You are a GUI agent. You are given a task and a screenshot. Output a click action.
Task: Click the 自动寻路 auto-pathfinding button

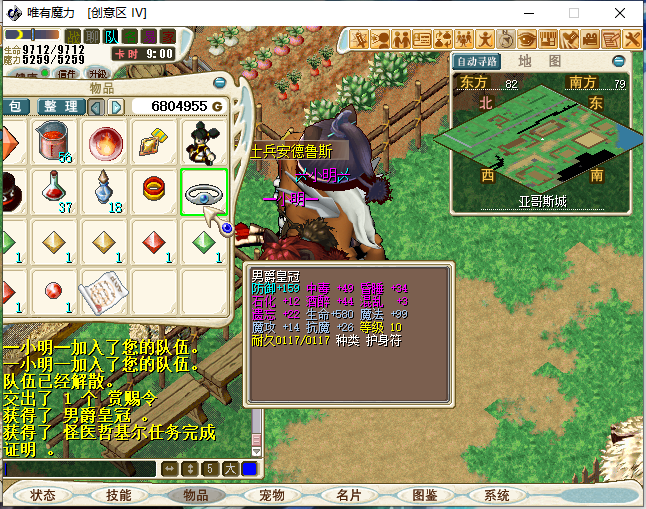click(x=477, y=61)
